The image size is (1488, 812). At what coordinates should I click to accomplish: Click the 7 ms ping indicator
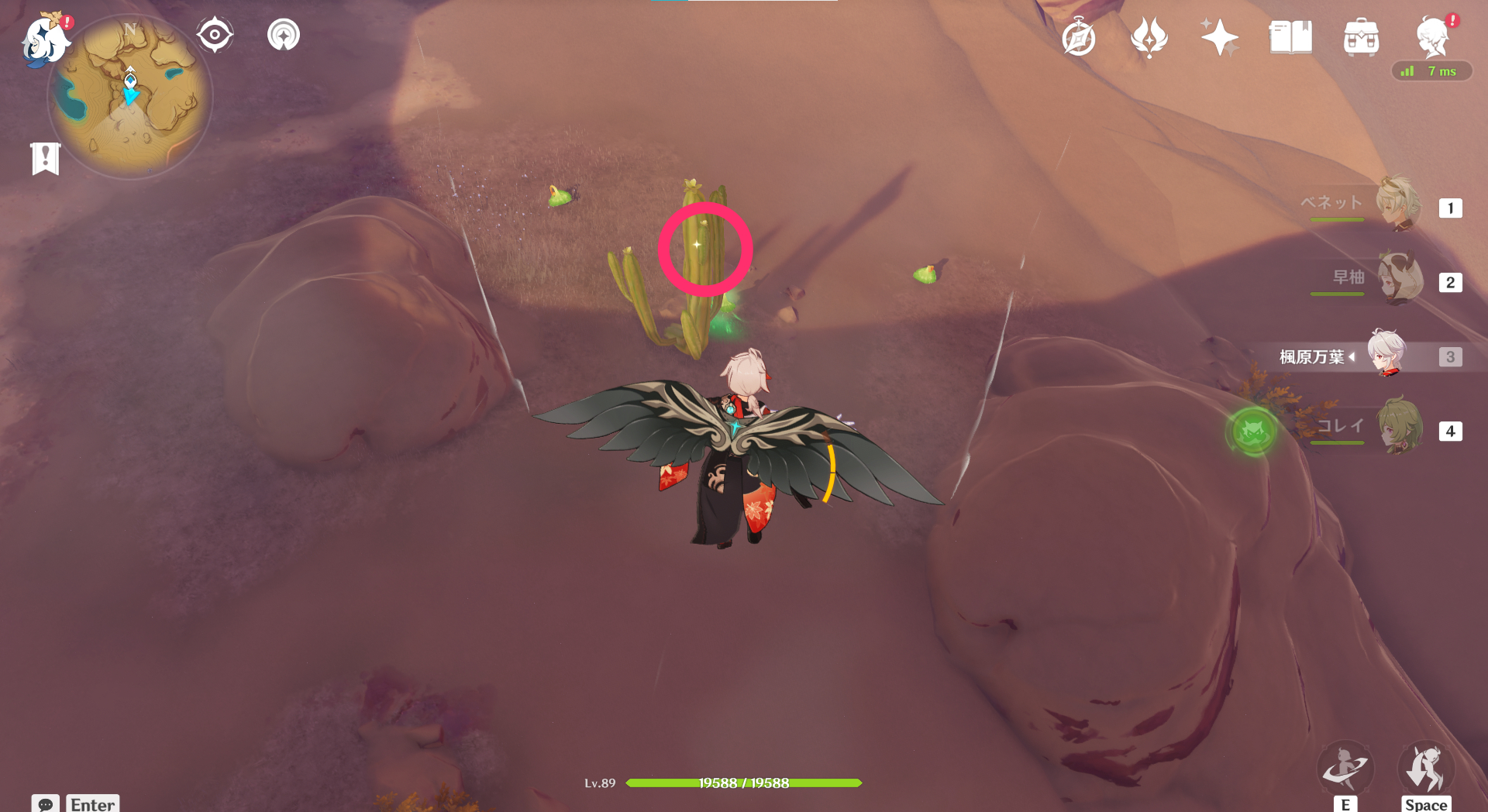tap(1432, 71)
